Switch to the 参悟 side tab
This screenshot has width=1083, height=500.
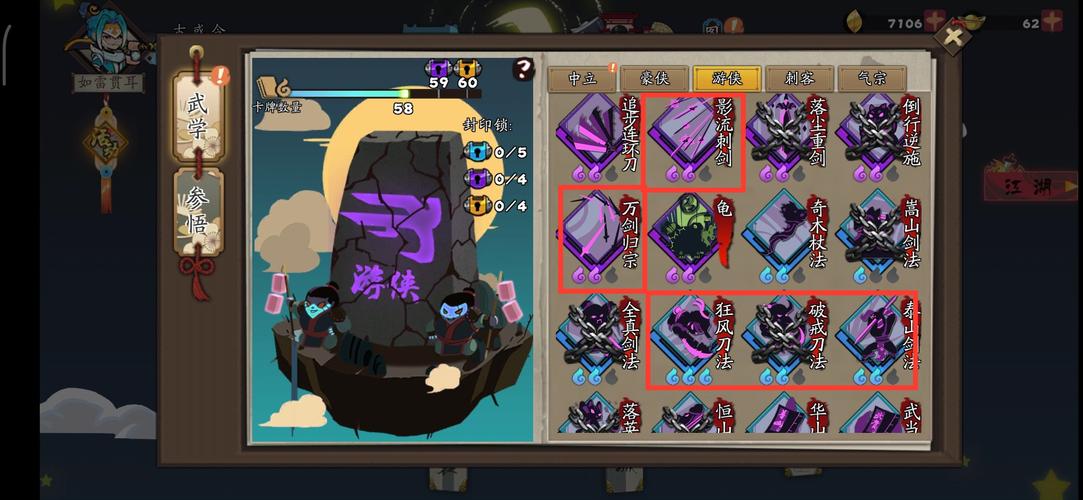(198, 212)
